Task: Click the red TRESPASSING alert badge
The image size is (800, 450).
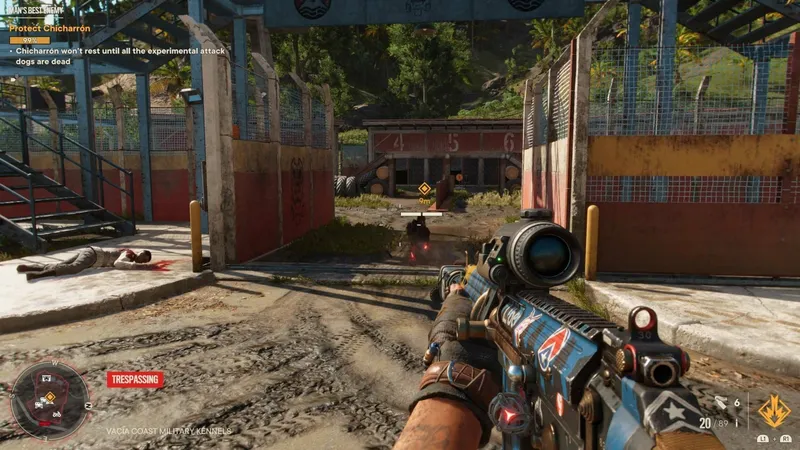Action: point(135,380)
